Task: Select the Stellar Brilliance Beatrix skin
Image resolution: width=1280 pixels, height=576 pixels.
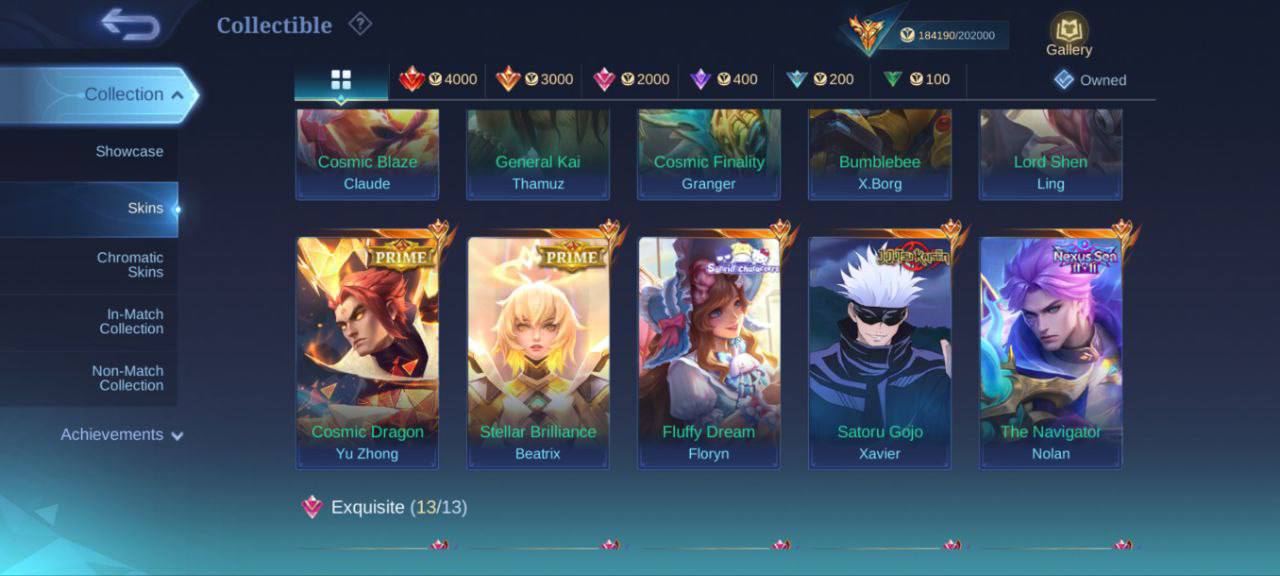Action: pos(538,352)
